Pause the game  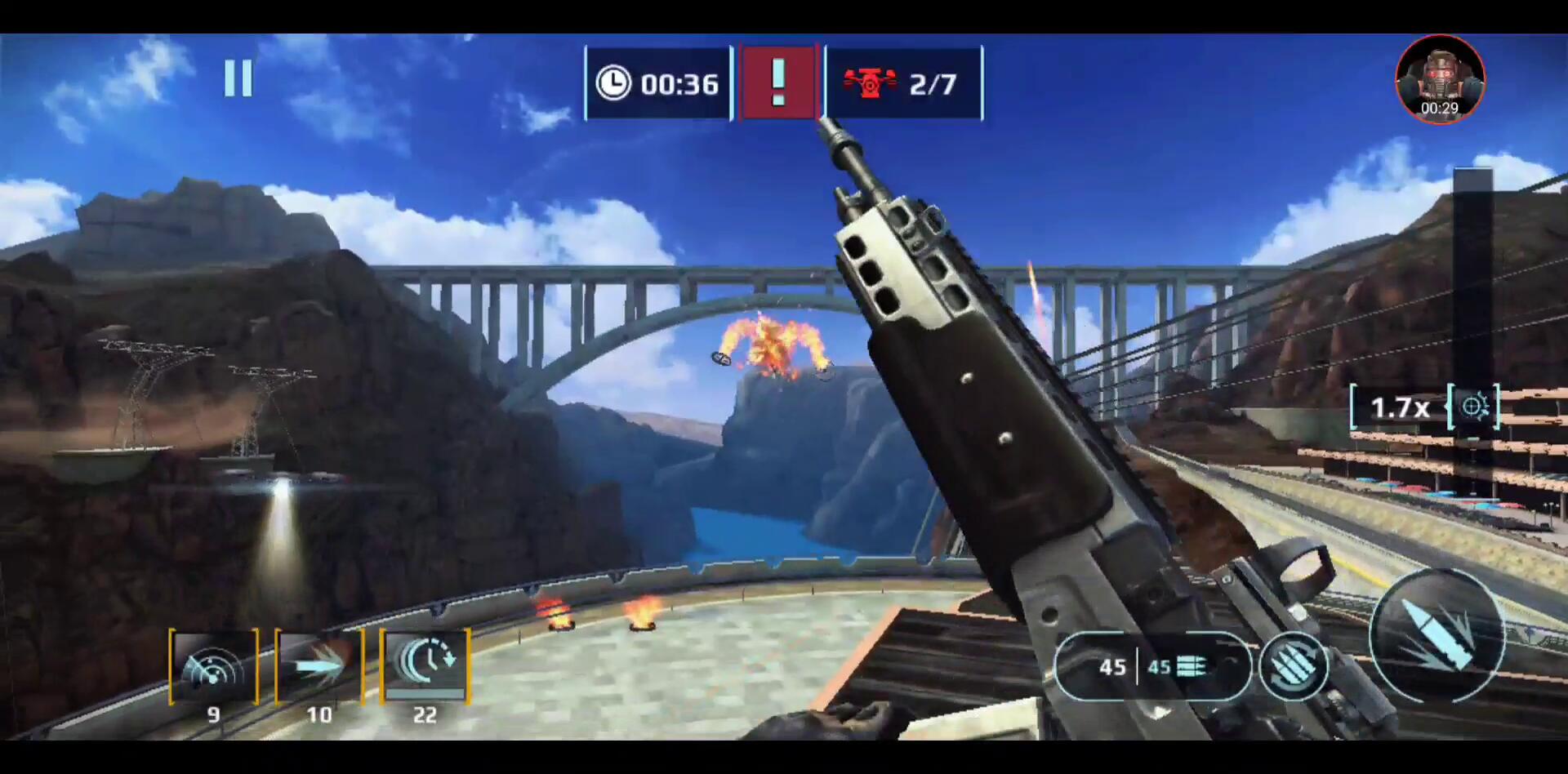(238, 78)
